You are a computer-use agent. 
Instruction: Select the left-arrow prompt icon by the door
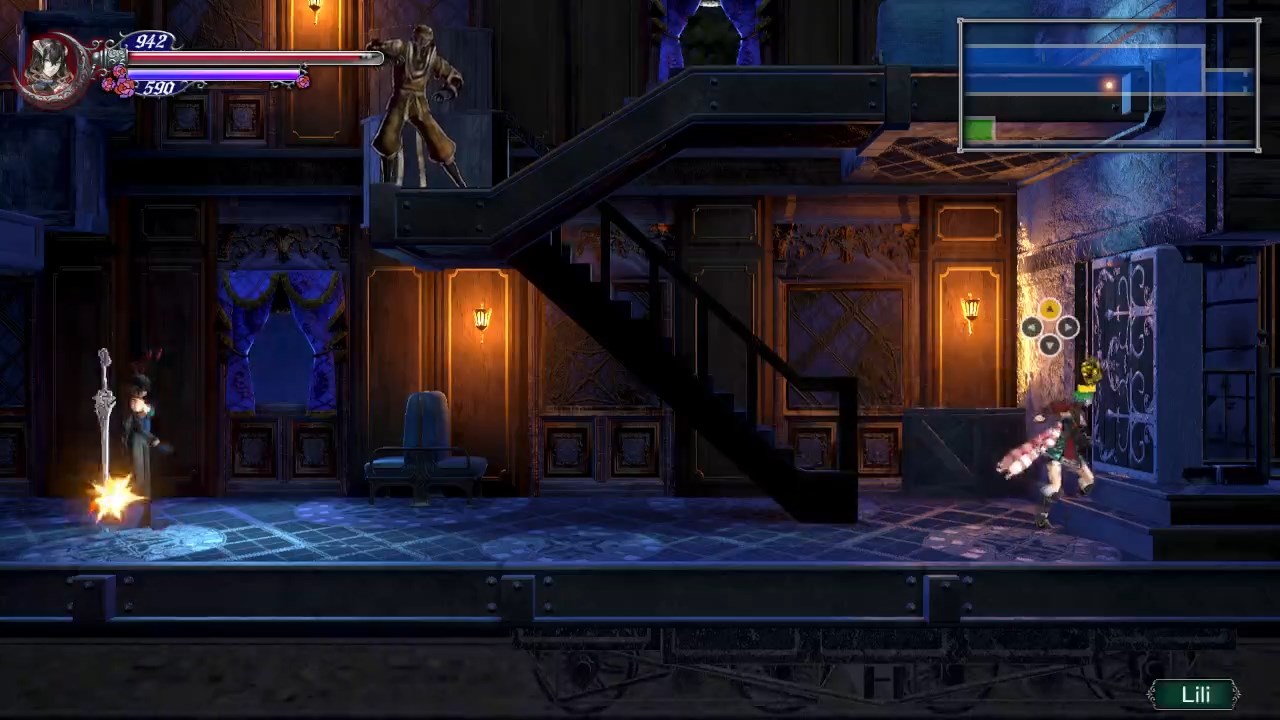coord(1031,327)
